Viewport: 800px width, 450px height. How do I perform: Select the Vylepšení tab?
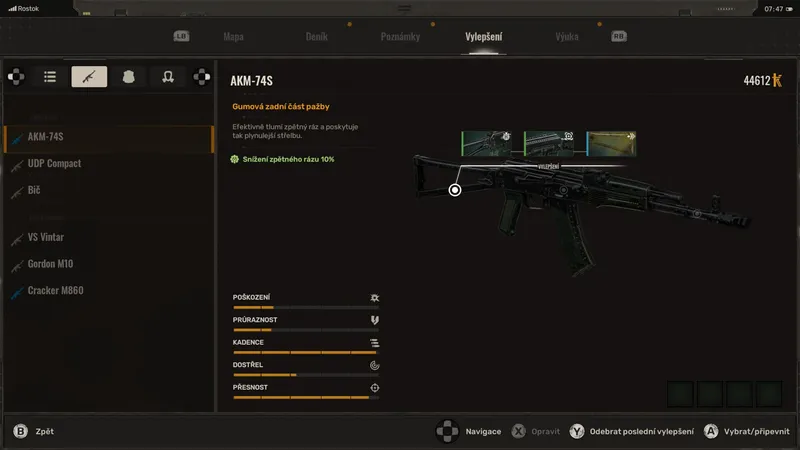pos(484,37)
